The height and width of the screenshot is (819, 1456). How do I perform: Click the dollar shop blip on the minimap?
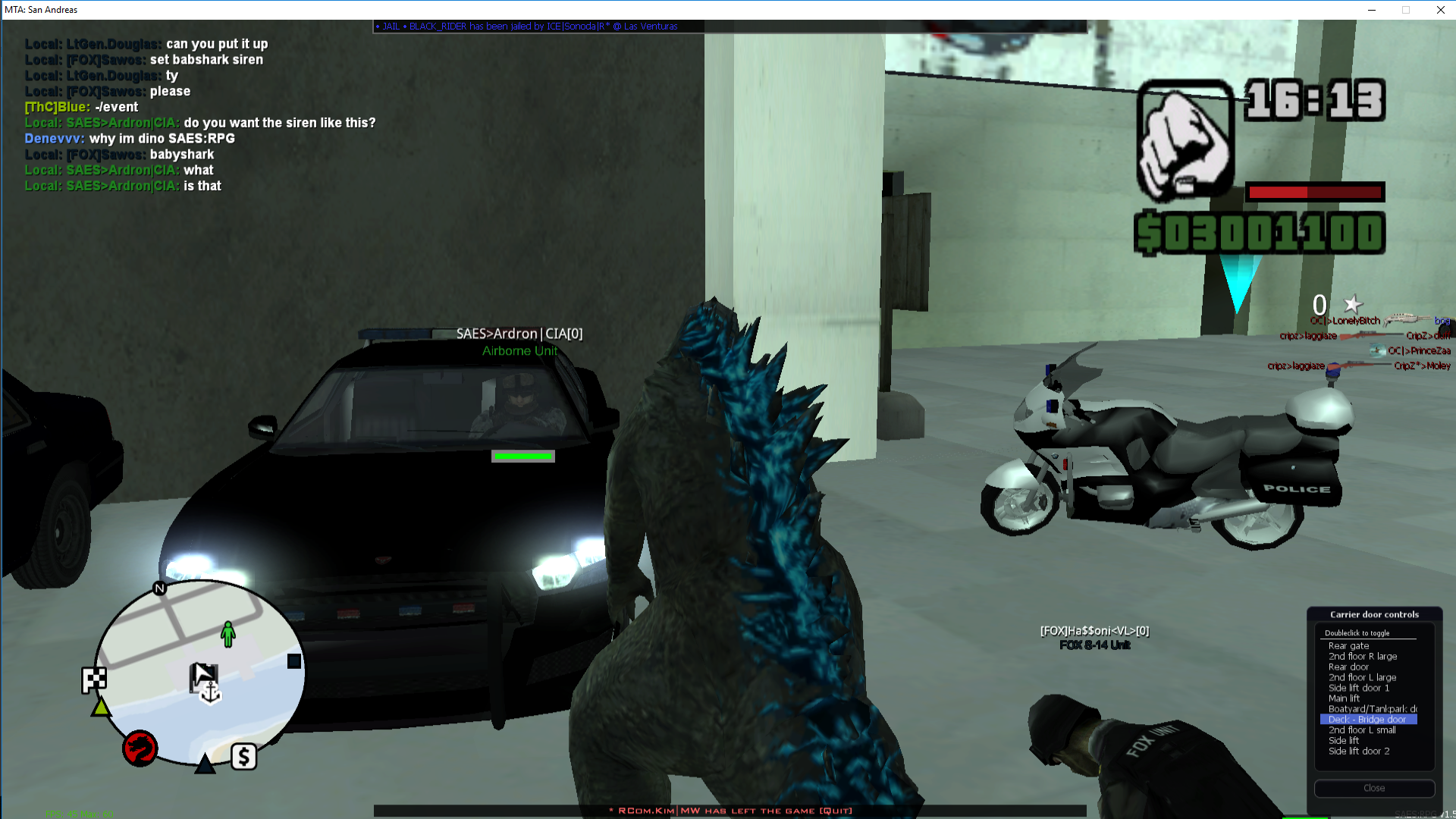point(243,756)
